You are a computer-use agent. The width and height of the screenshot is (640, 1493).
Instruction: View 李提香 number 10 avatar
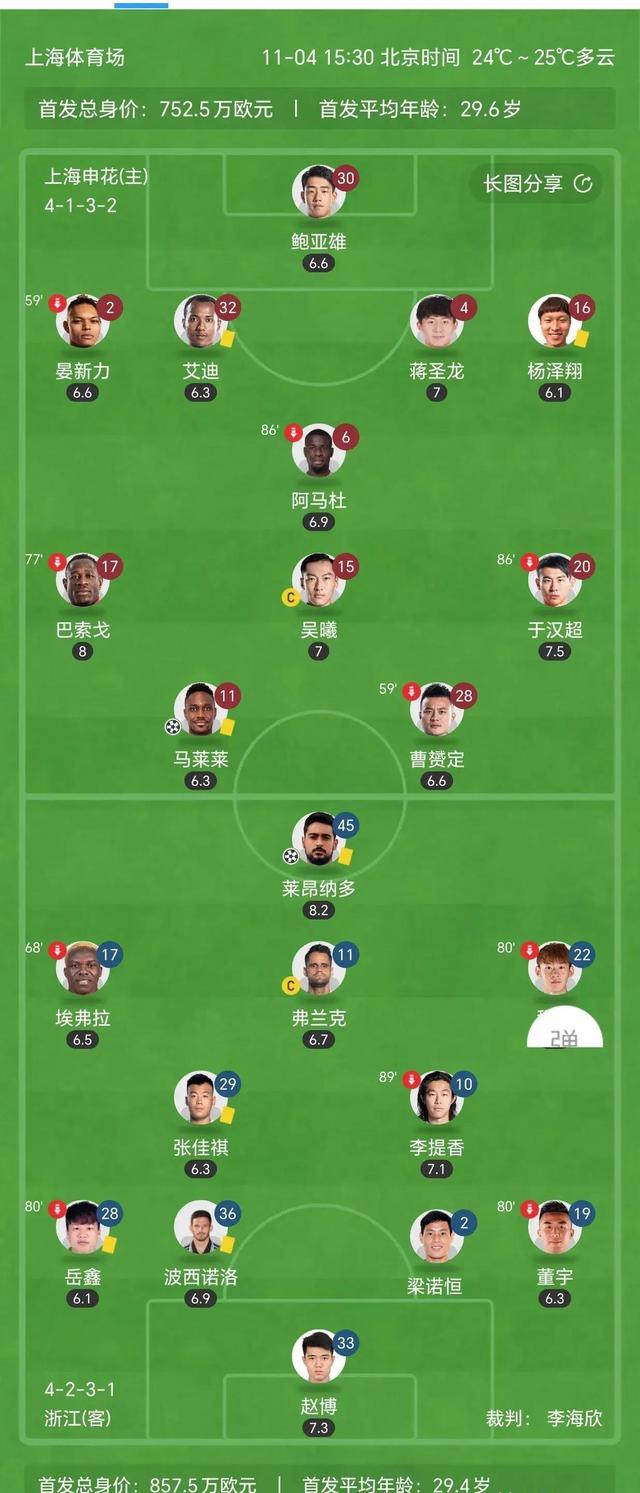pyautogui.click(x=436, y=1097)
